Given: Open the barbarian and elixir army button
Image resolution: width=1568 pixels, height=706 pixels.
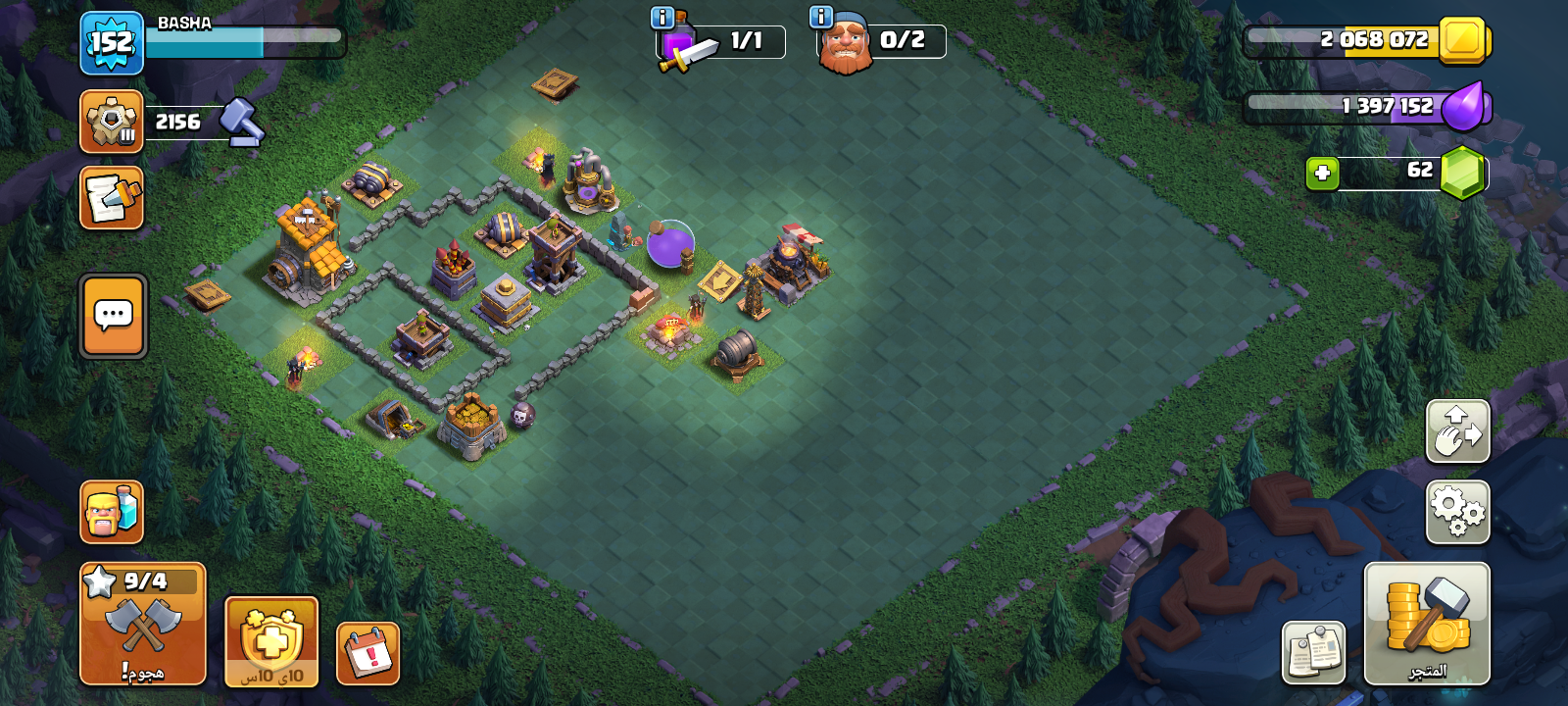Looking at the screenshot, I should point(112,512).
